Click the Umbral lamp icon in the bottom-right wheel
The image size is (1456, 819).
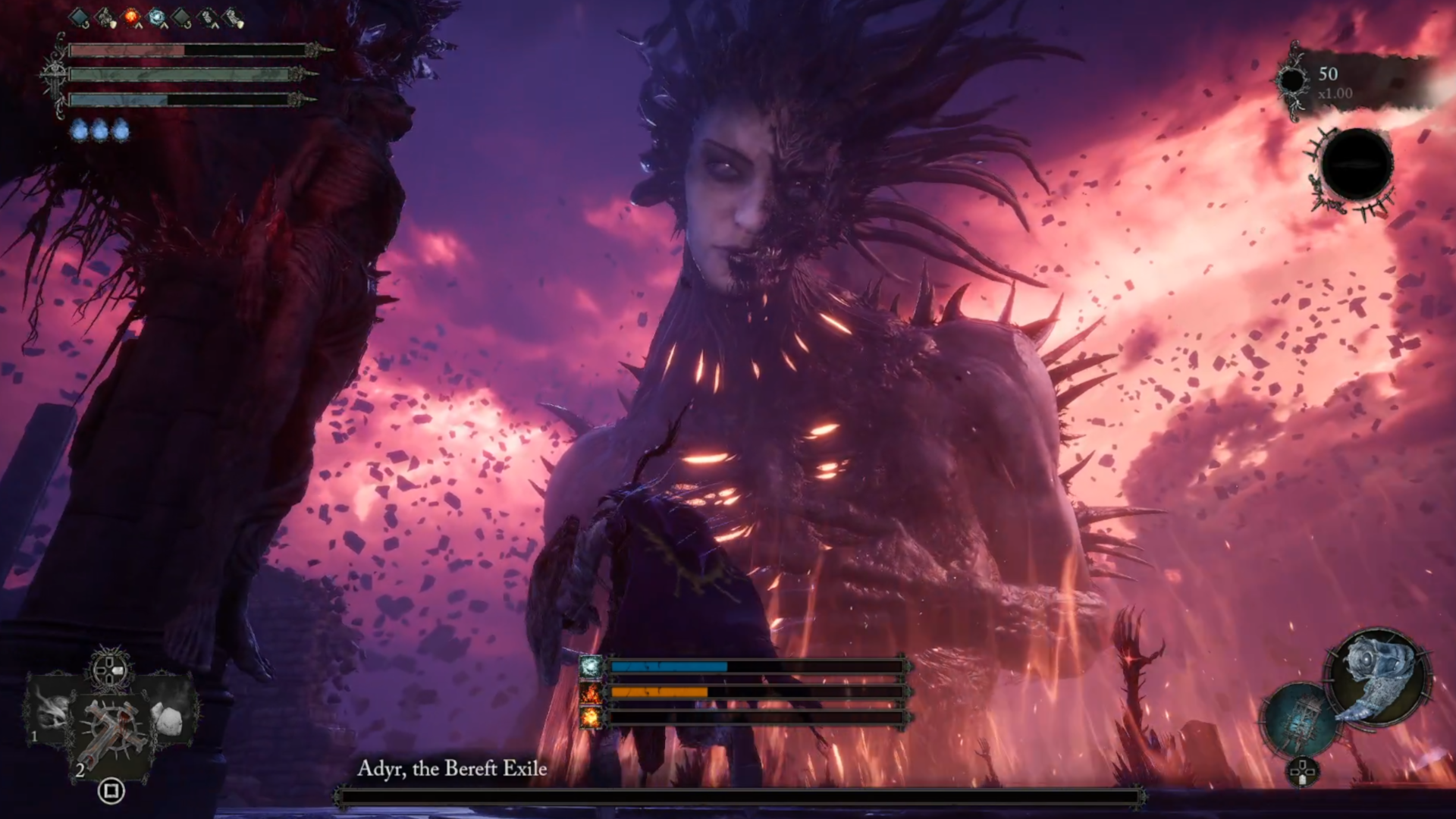1299,717
